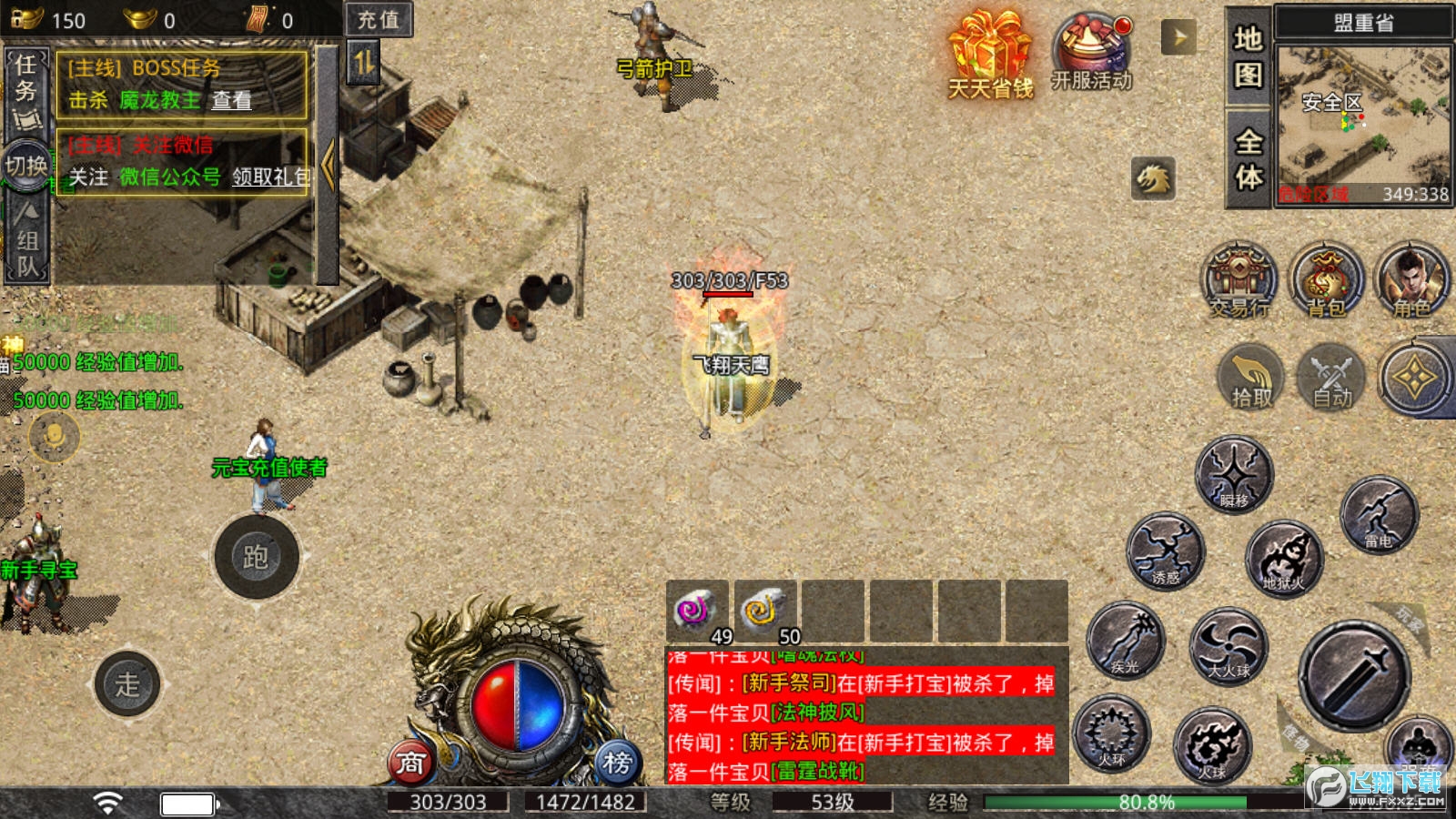Image resolution: width=1456 pixels, height=819 pixels.
Task: Use the 大火球 big fireball skill
Action: 1228,646
